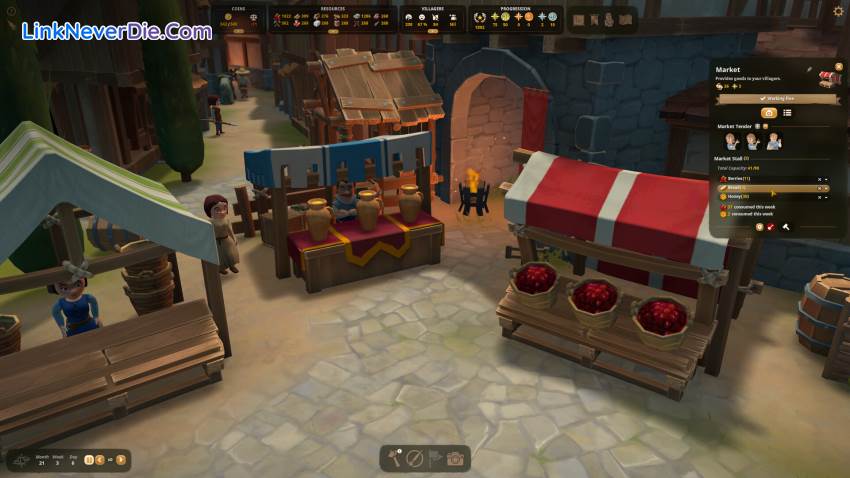
Task: Click the red demolish icon in Market panel
Action: point(771,227)
